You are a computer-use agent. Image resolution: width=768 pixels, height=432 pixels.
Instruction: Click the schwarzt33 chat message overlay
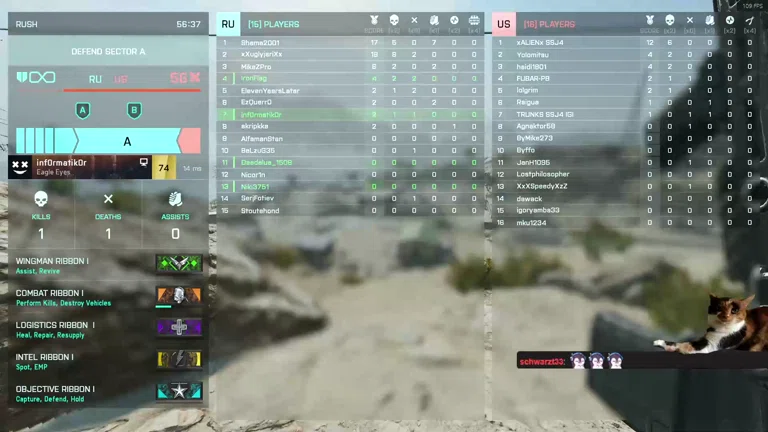pyautogui.click(x=571, y=361)
